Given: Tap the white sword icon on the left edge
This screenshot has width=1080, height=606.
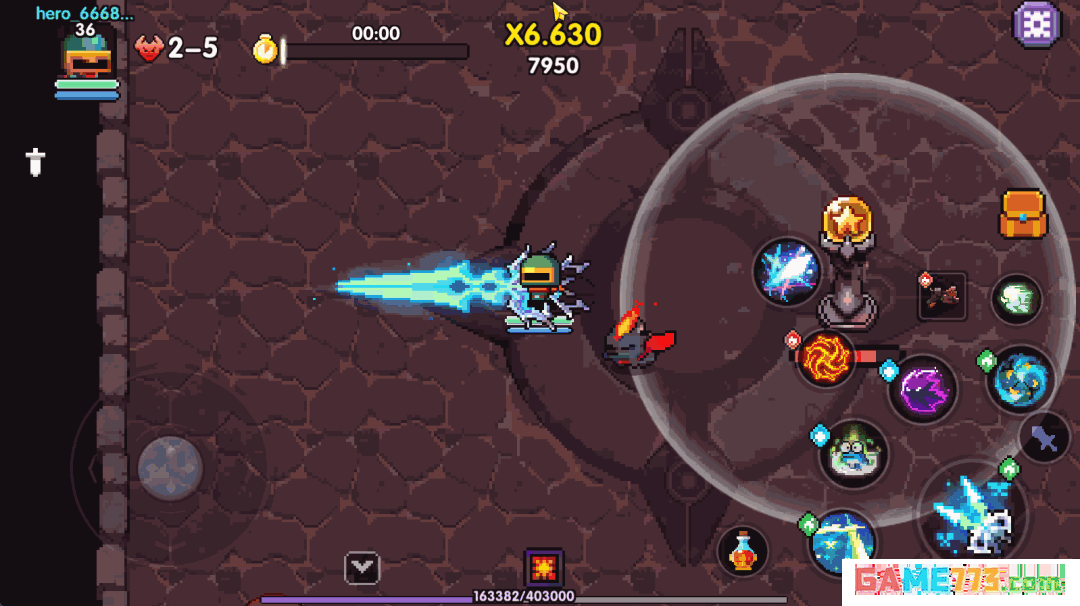Looking at the screenshot, I should pos(36,161).
